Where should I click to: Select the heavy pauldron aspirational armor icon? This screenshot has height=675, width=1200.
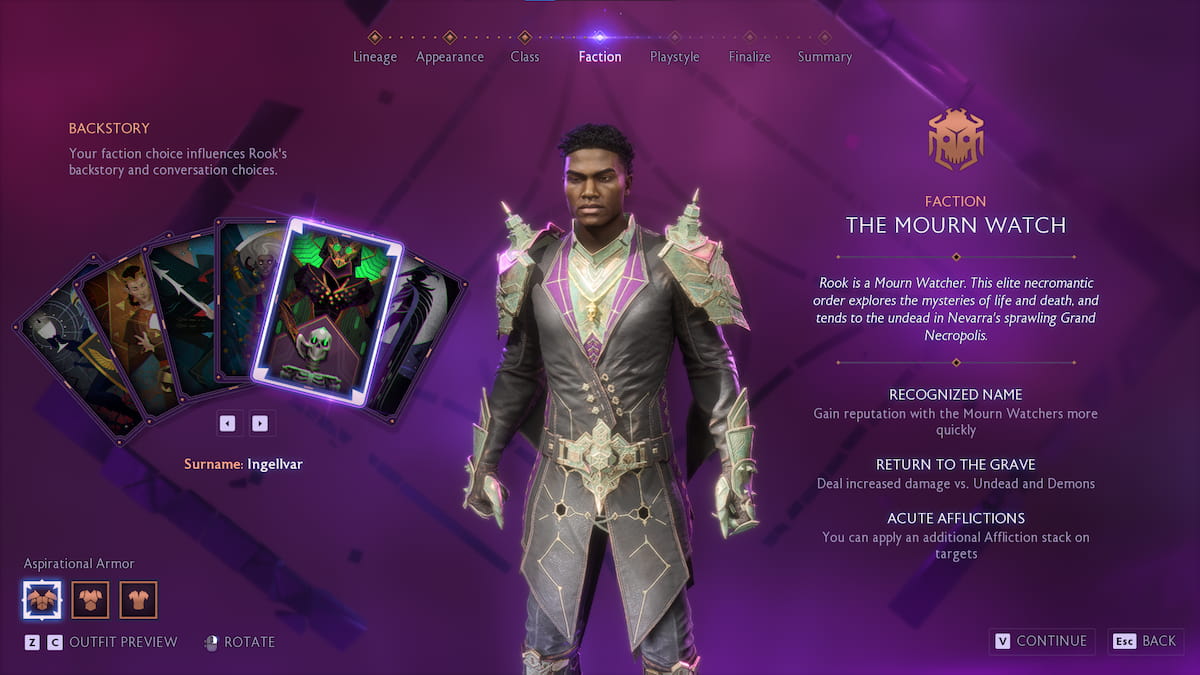point(41,600)
